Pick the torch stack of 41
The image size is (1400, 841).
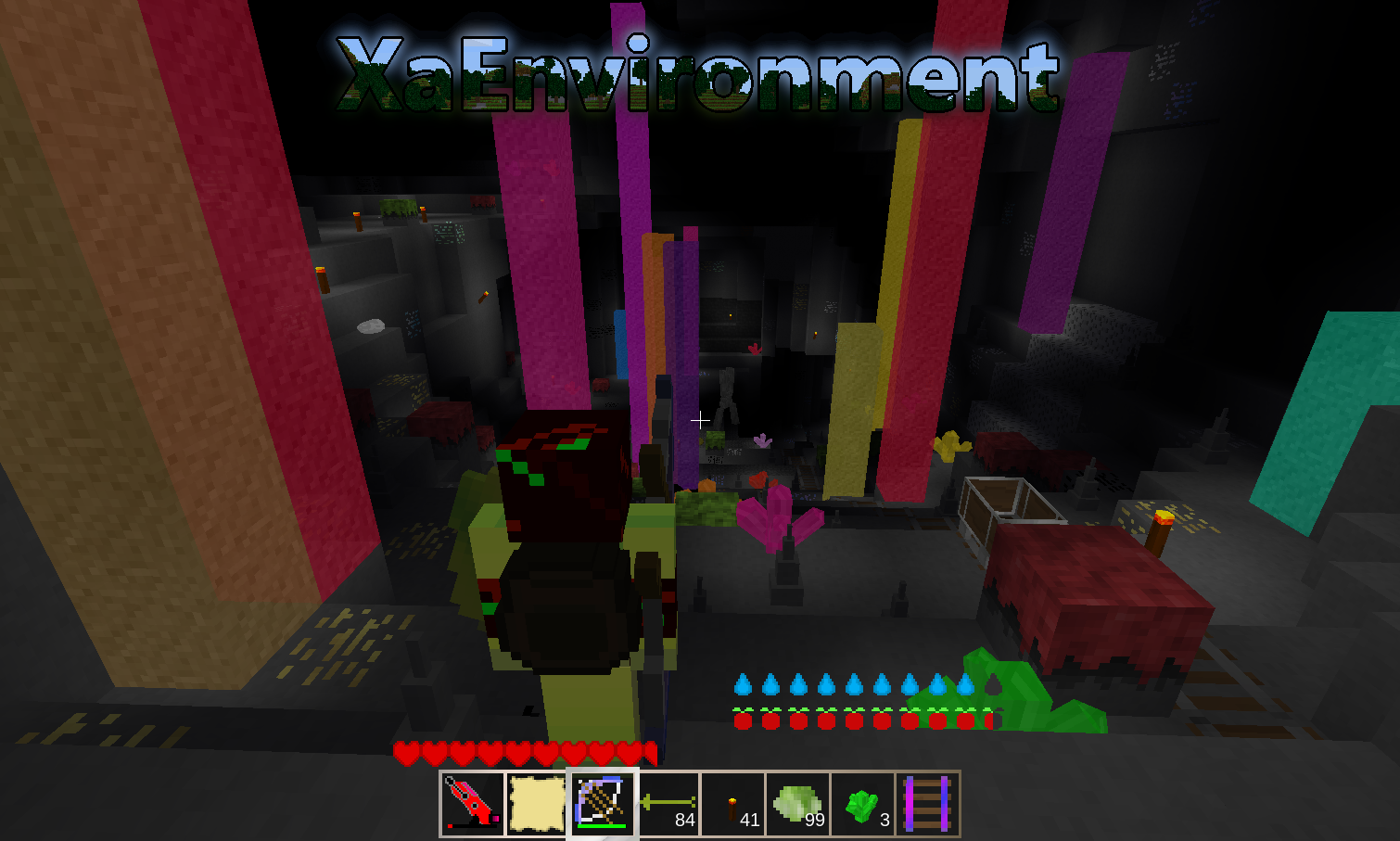click(x=732, y=803)
